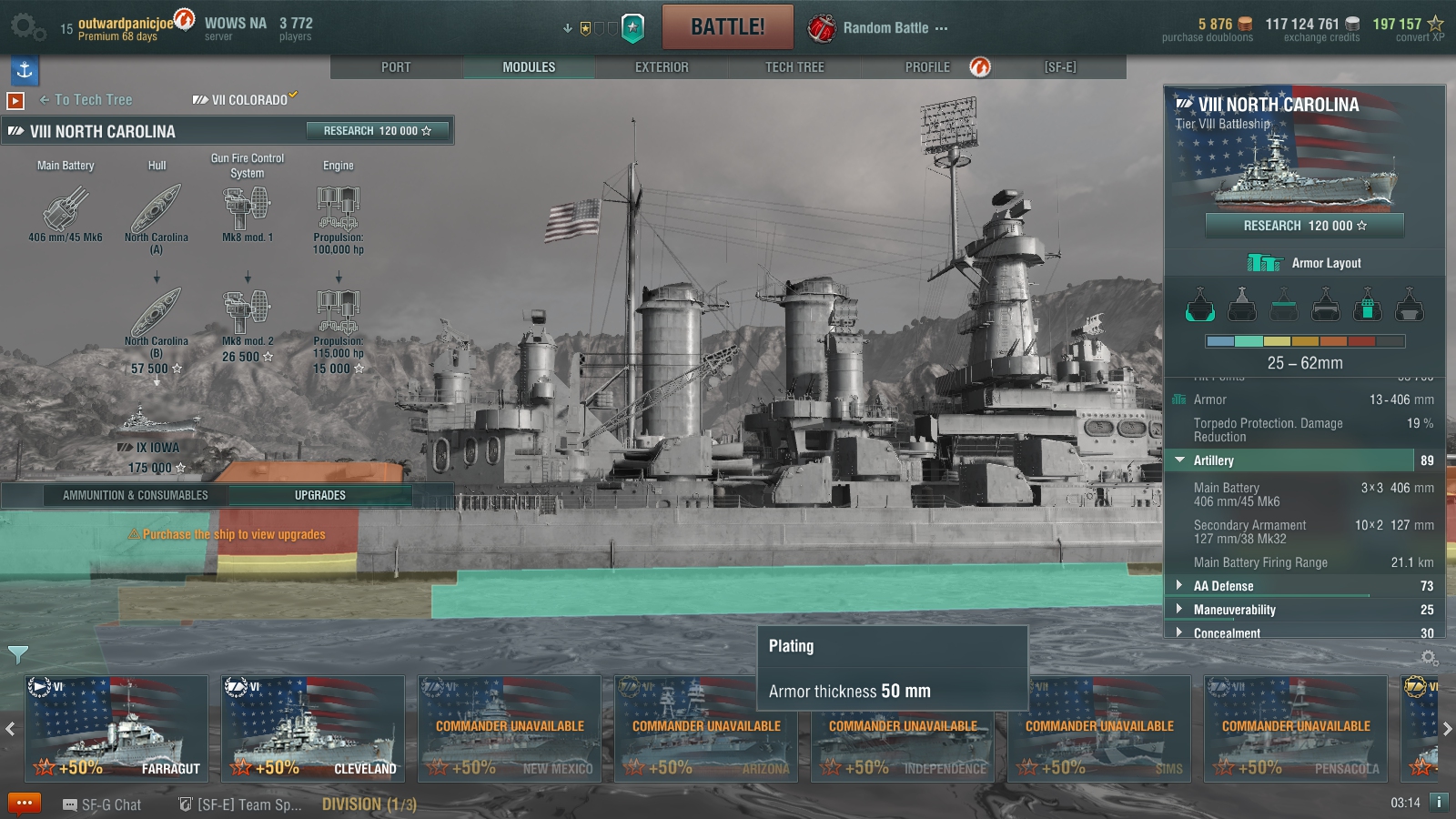Select the Farragut ship in the carousel

(116, 728)
